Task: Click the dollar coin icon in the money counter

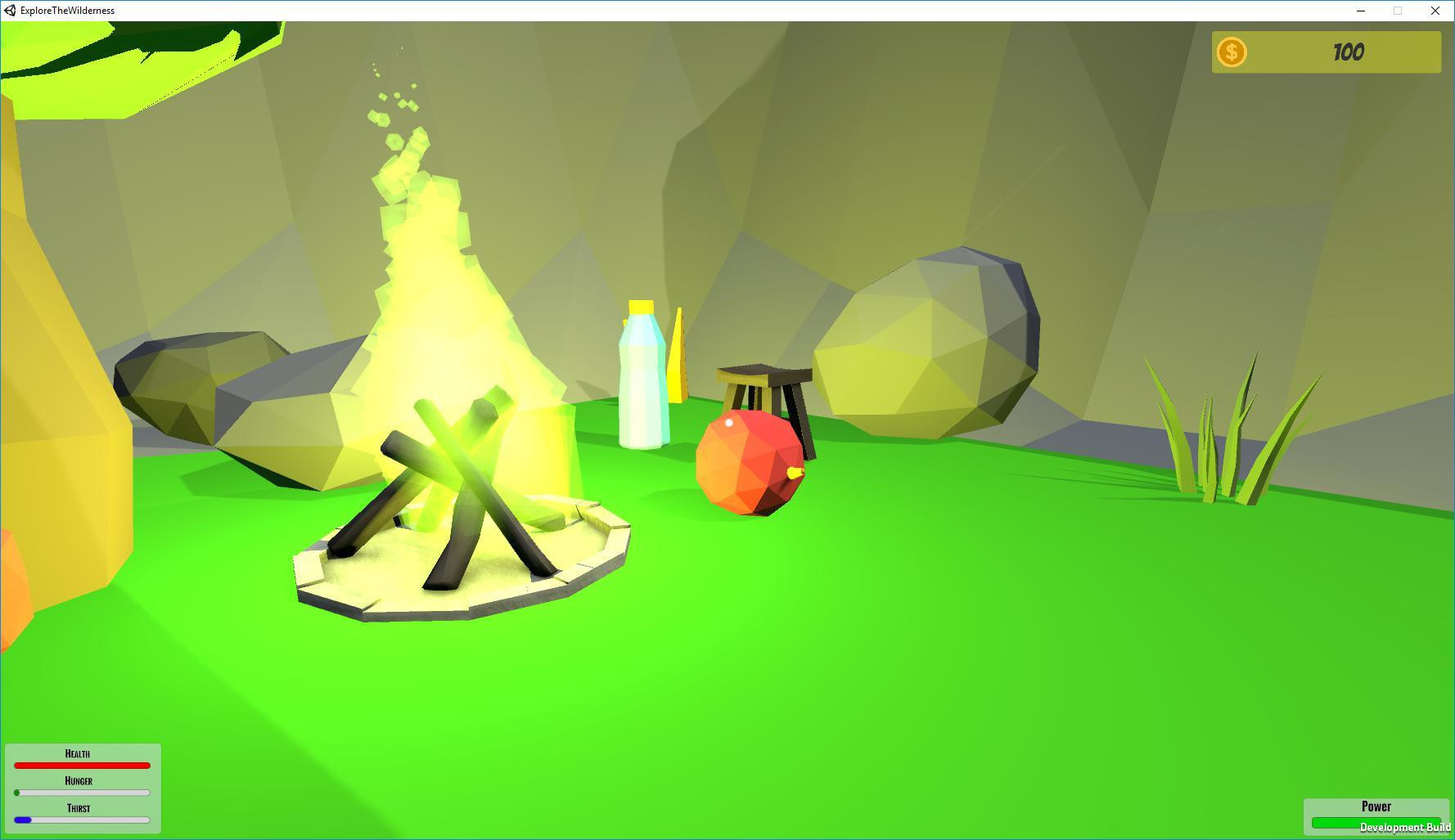Action: click(x=1232, y=52)
